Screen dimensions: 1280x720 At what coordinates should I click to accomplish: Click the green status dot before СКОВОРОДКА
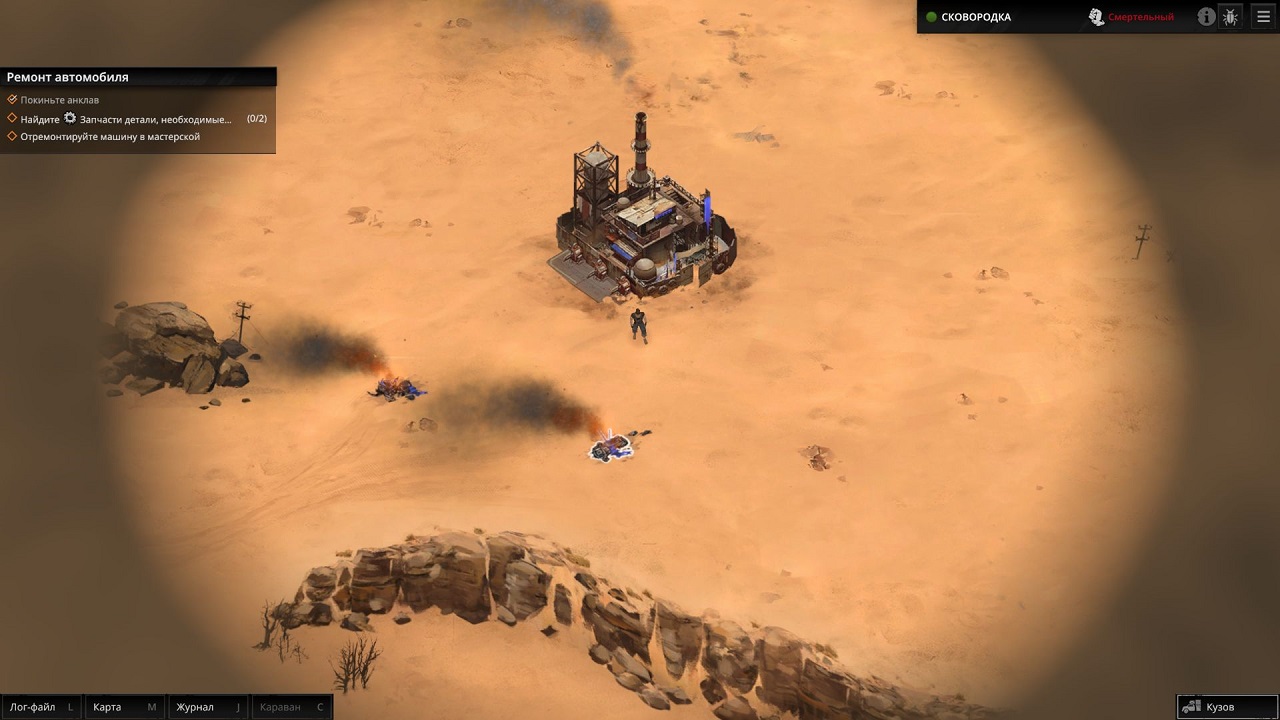(930, 17)
